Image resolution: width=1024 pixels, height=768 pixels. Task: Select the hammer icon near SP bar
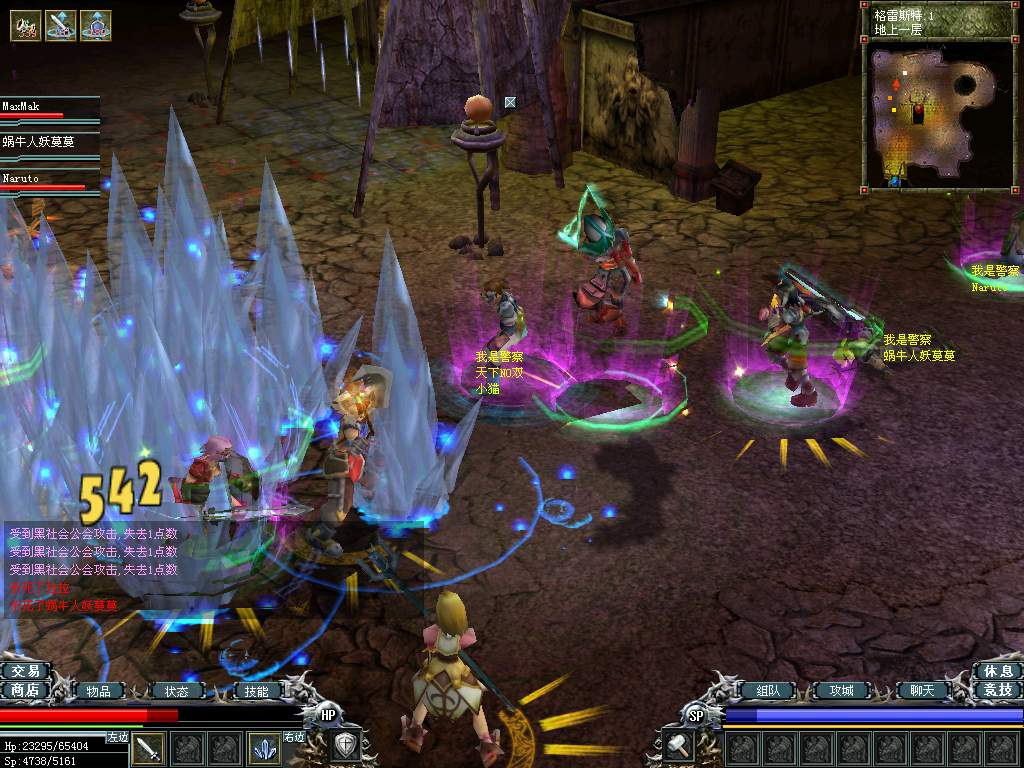tap(679, 746)
